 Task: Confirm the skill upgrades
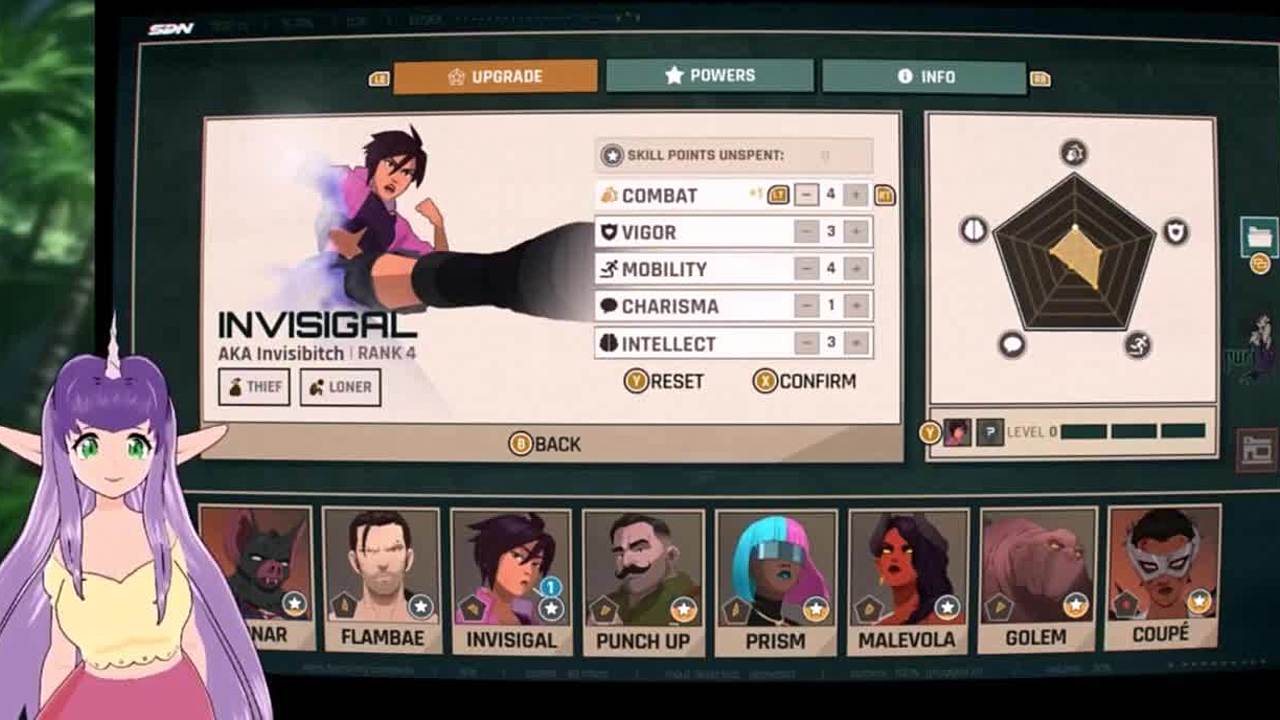pyautogui.click(x=804, y=381)
